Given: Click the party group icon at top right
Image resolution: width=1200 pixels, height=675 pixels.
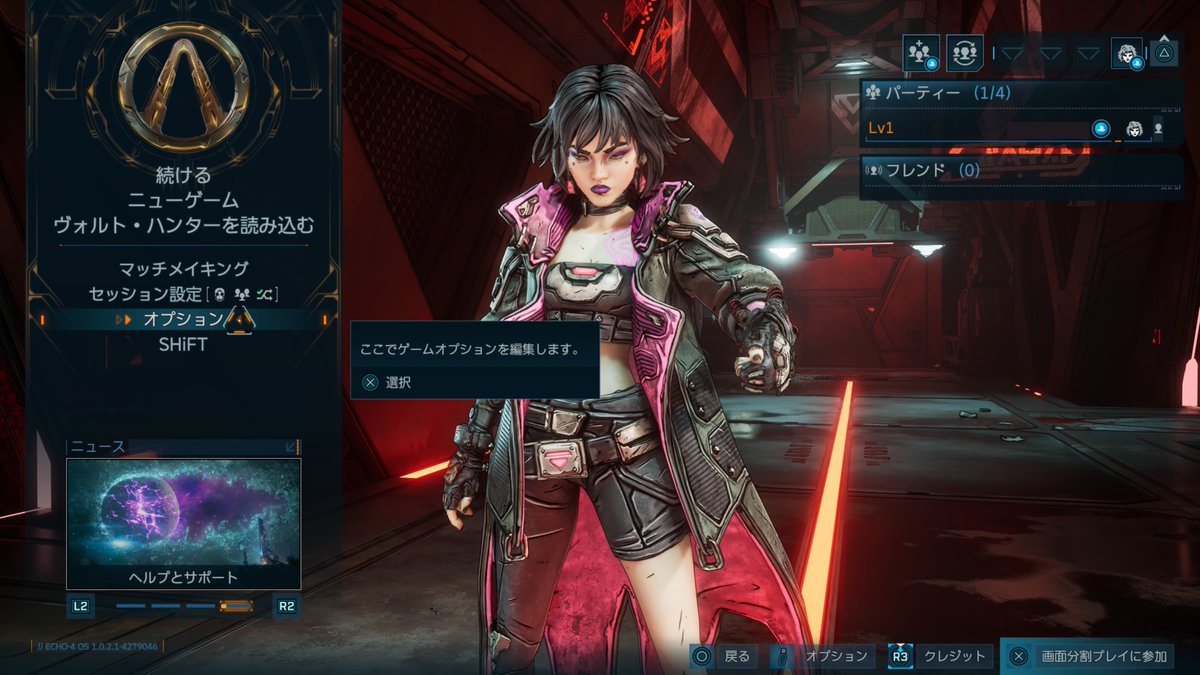Looking at the screenshot, I should tap(921, 52).
